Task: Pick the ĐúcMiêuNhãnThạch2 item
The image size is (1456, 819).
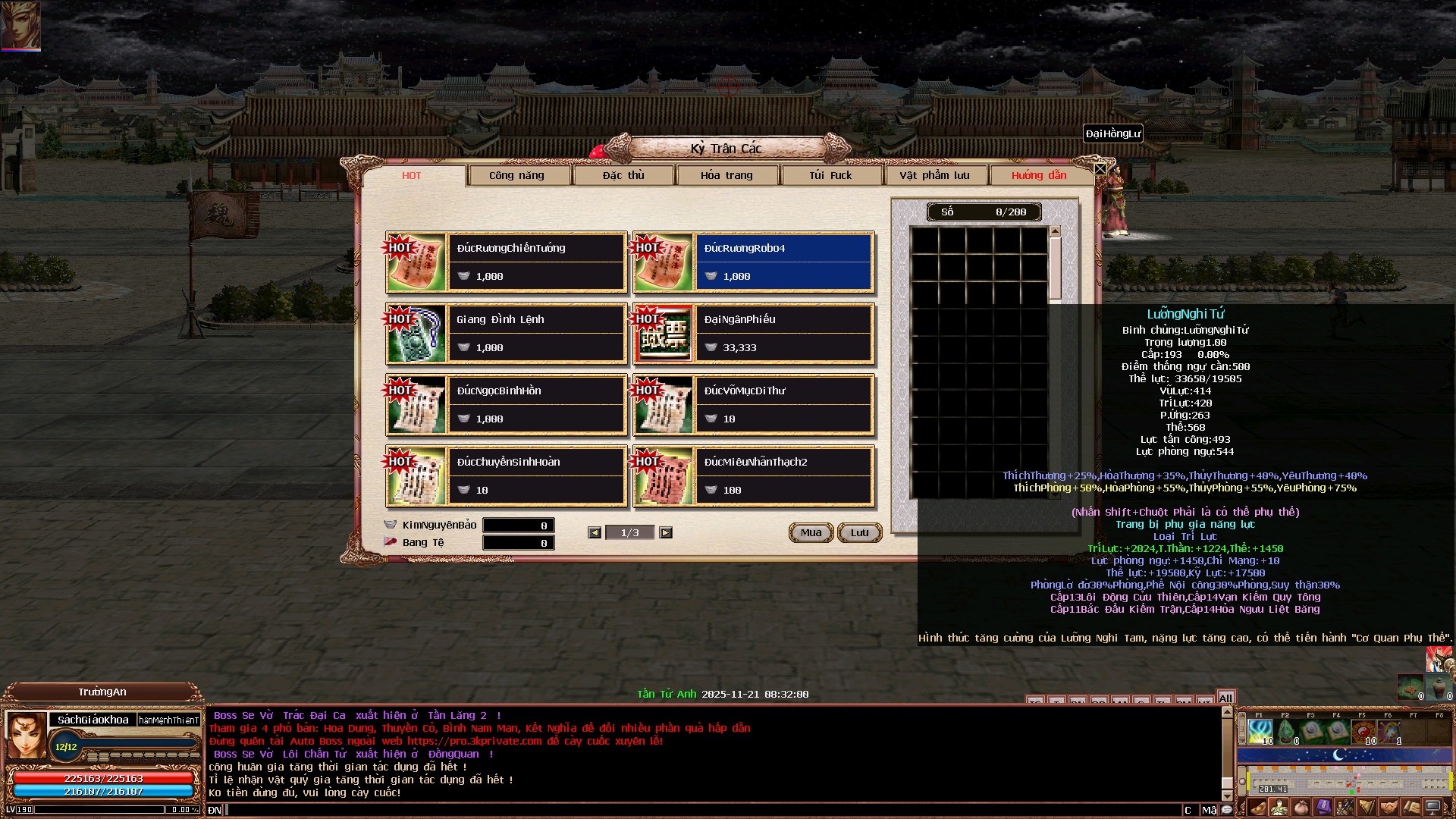Action: [783, 476]
